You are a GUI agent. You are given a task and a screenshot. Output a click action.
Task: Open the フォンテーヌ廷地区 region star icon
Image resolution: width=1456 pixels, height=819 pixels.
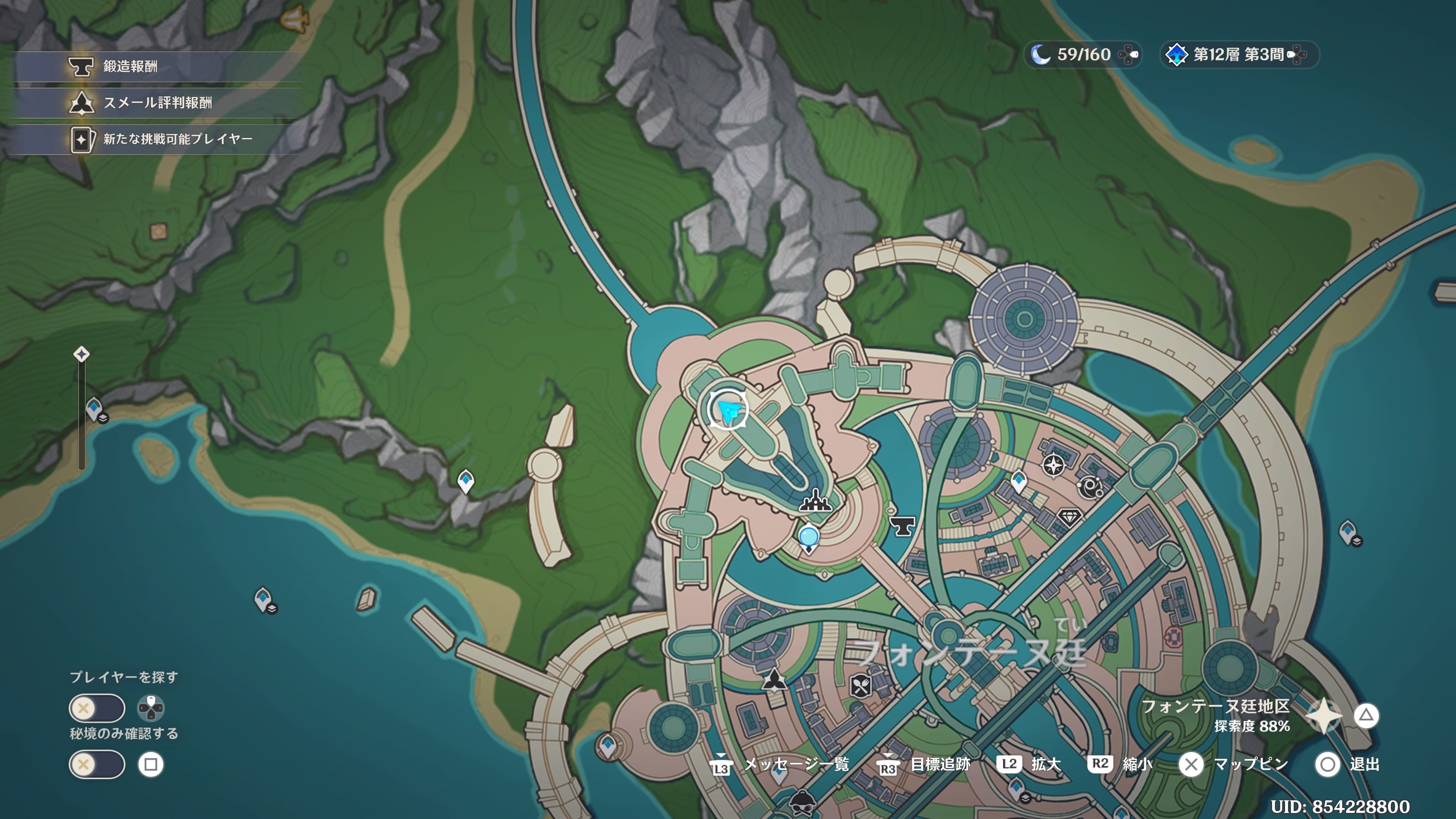[1324, 716]
